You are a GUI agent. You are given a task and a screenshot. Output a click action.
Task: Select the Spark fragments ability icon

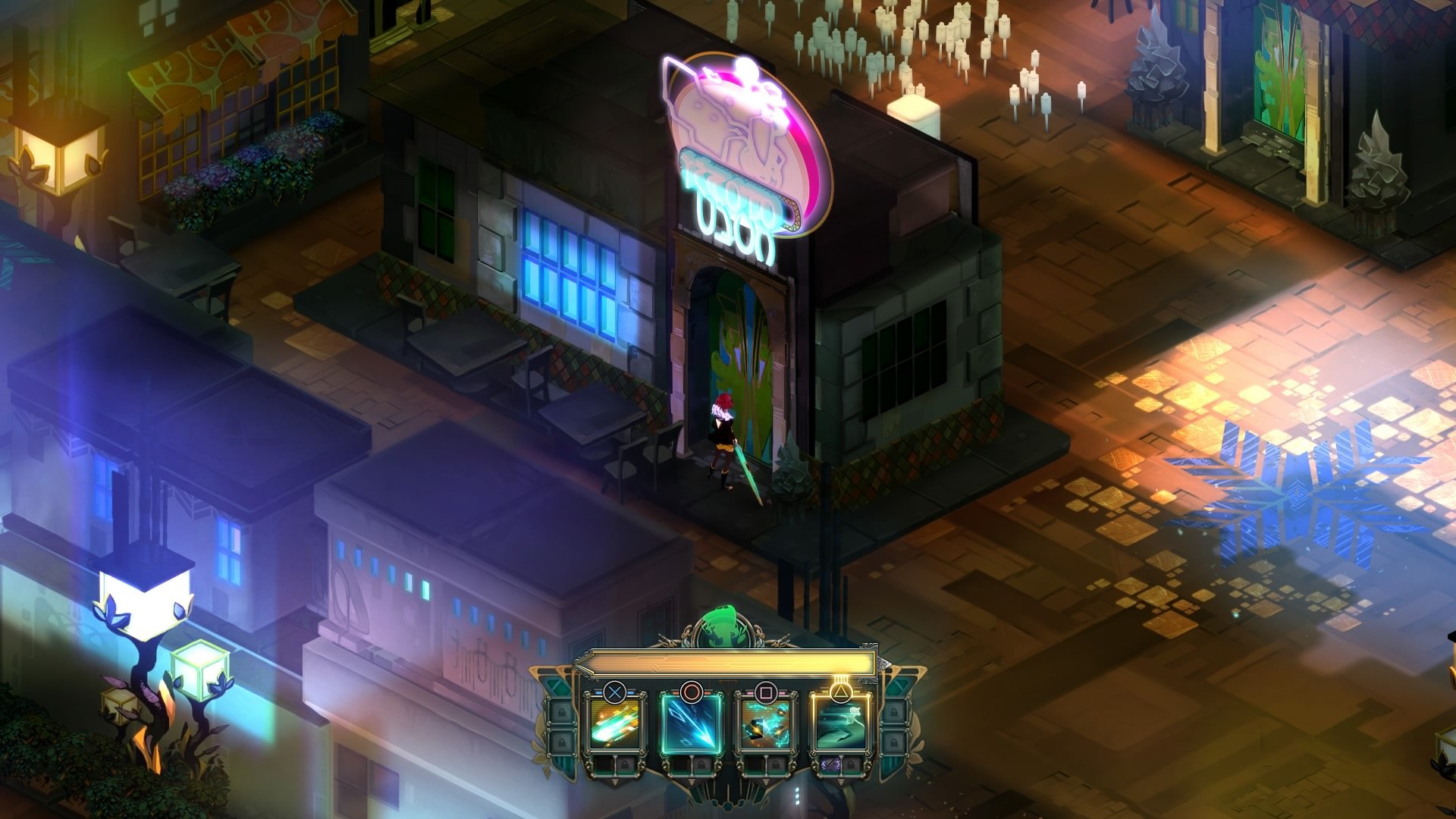[x=765, y=724]
